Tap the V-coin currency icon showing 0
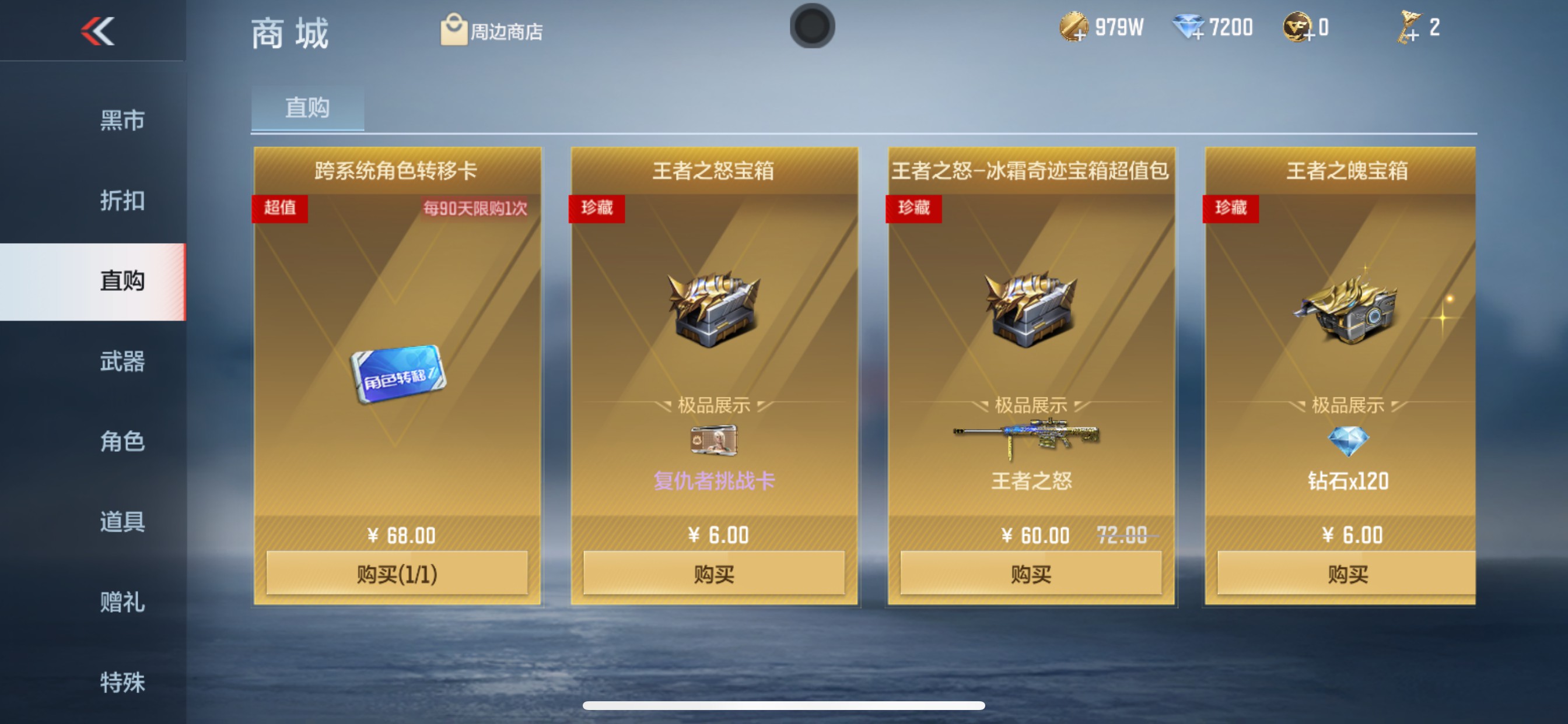Viewport: 1568px width, 724px height. pos(1297,27)
